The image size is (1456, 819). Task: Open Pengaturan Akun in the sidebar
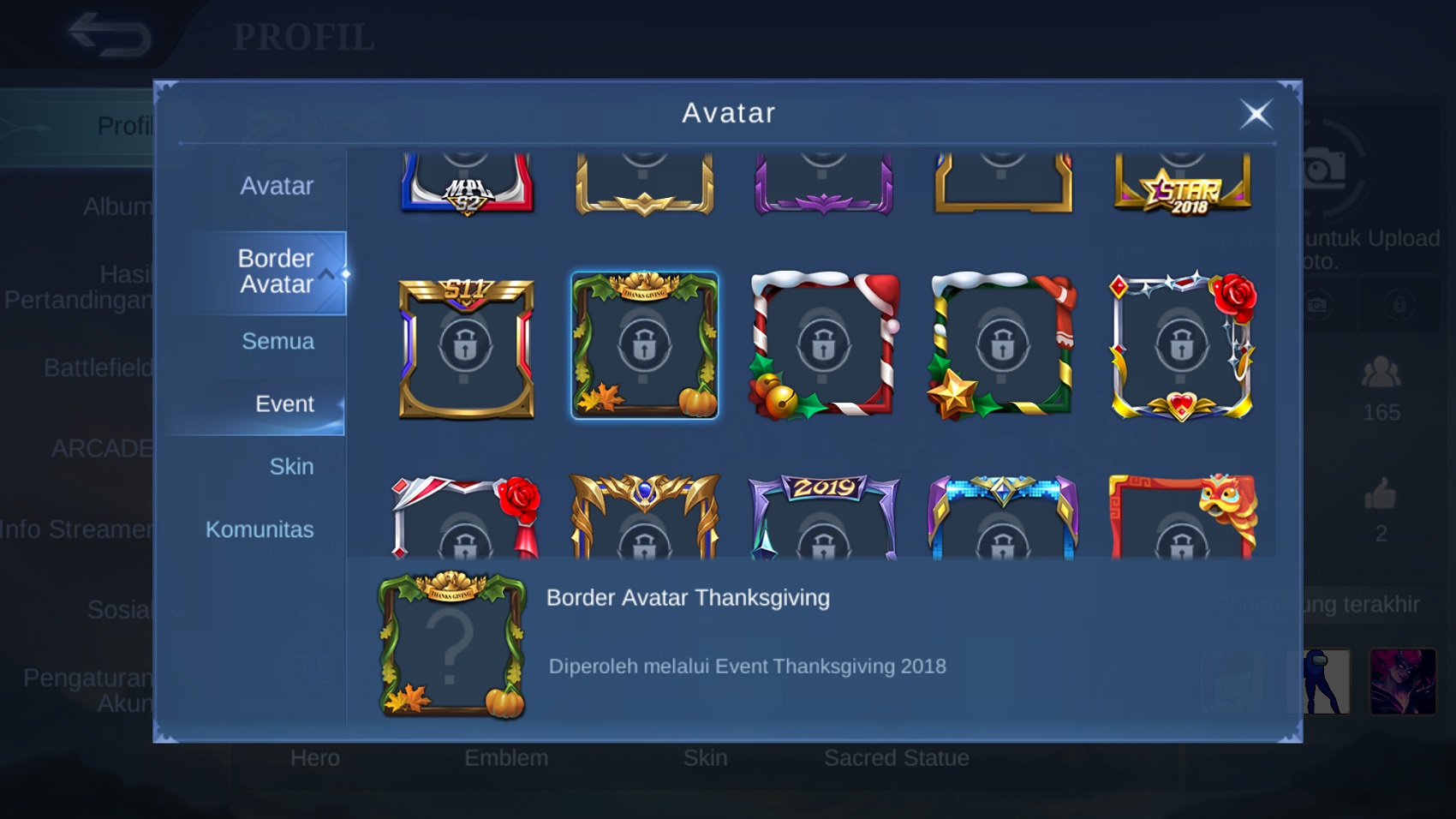click(x=90, y=690)
